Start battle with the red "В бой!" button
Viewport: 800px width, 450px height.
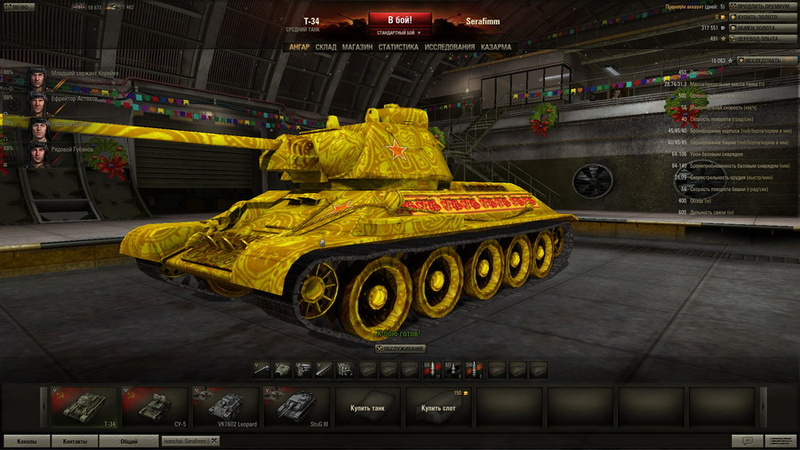[399, 19]
